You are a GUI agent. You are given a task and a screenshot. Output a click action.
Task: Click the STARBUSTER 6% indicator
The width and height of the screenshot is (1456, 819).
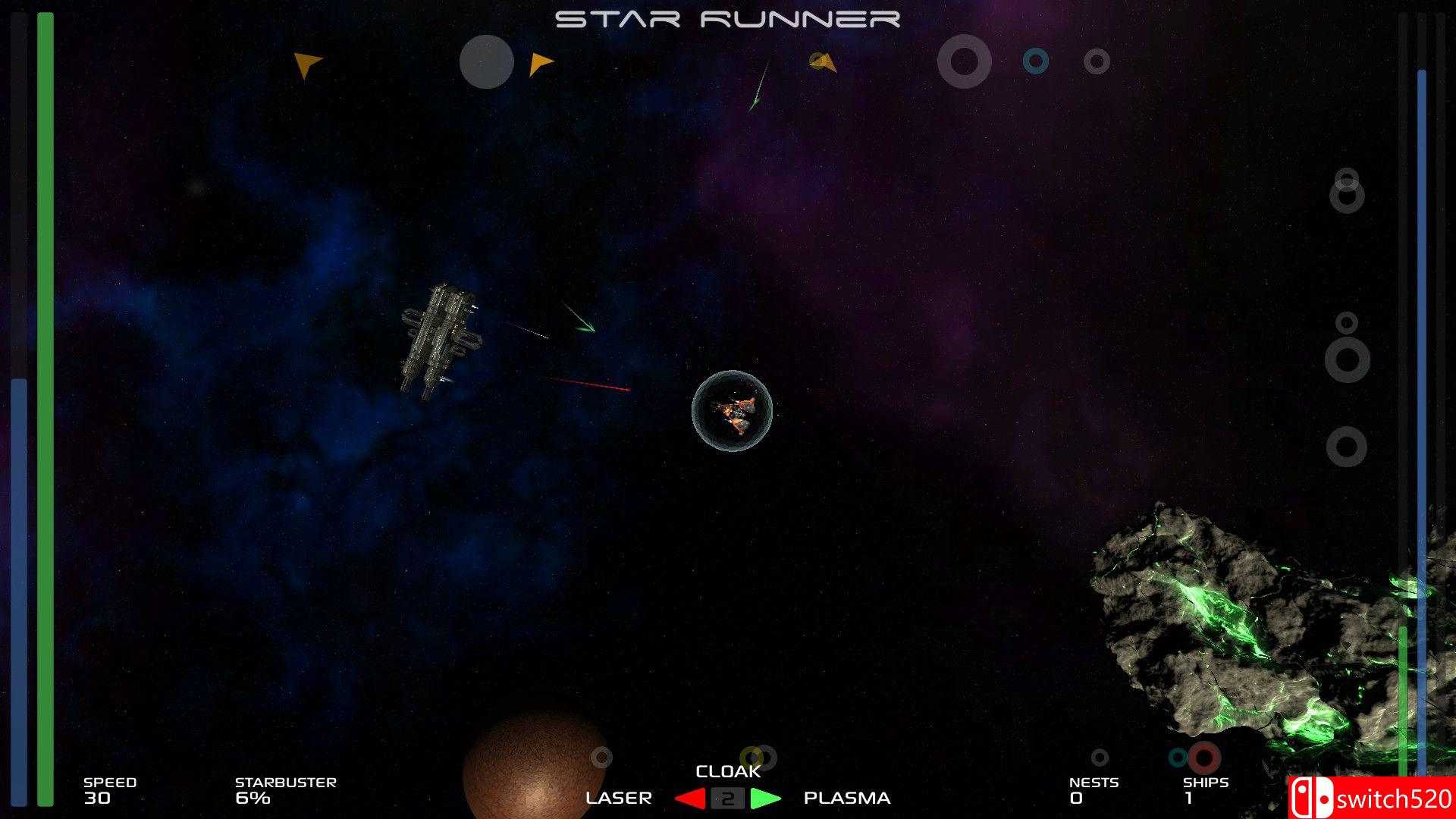click(x=284, y=789)
